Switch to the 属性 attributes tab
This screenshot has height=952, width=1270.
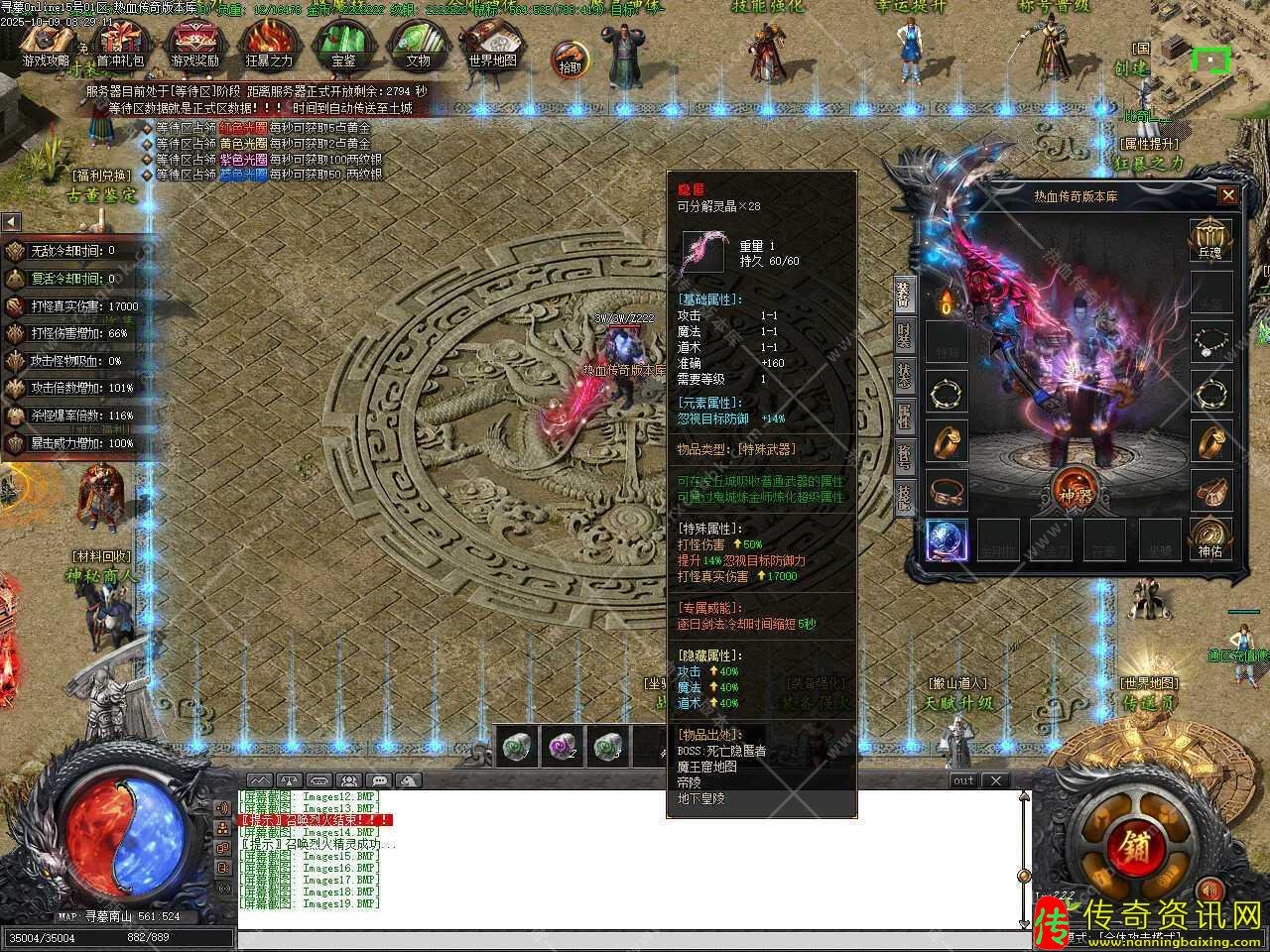point(904,416)
